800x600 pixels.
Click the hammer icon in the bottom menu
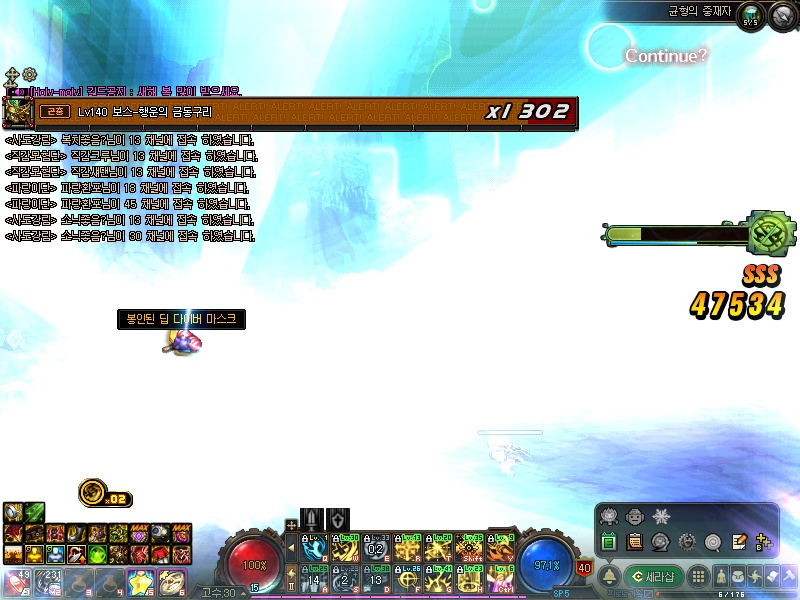[789, 576]
